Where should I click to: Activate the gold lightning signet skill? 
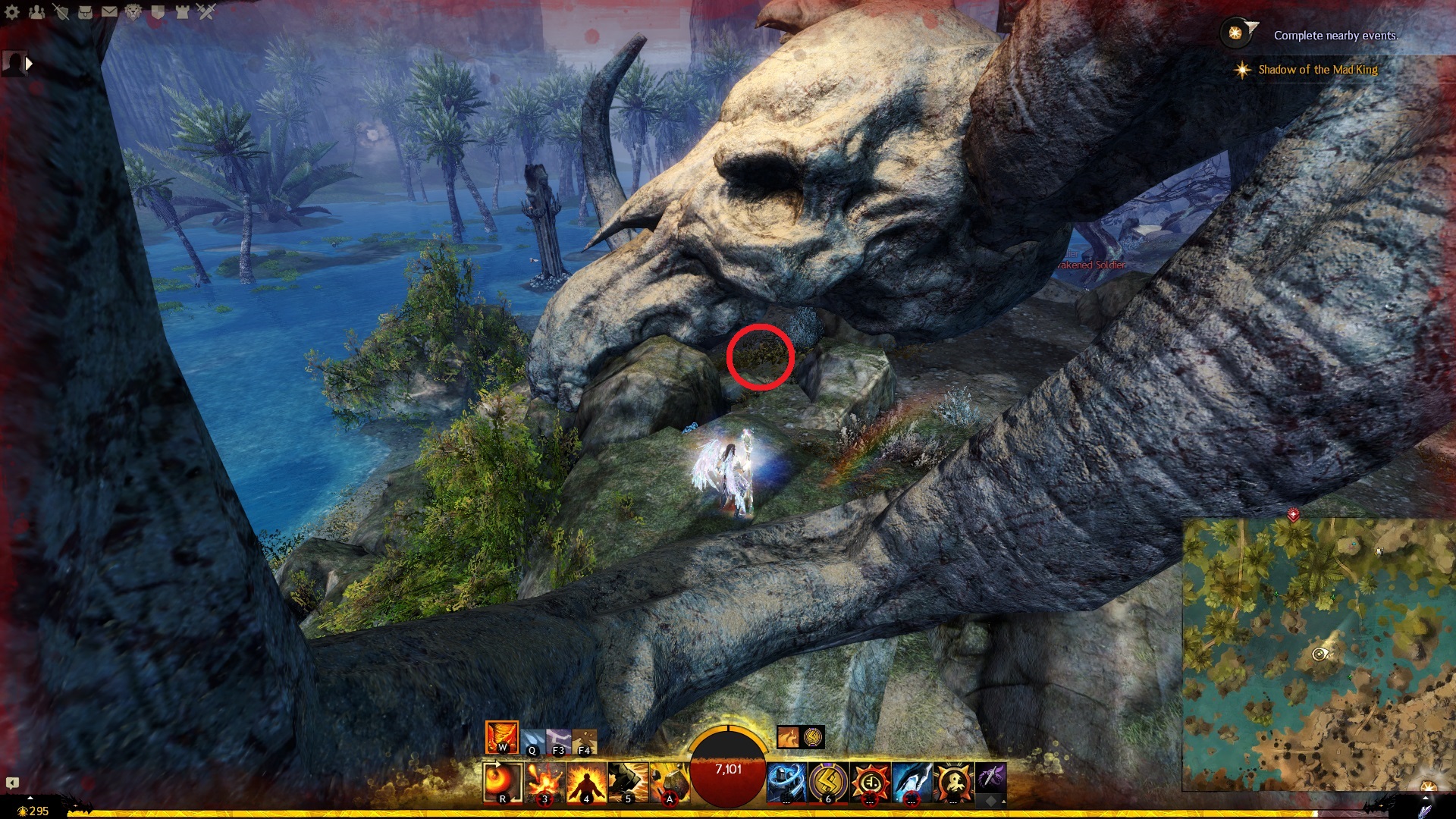pos(827,782)
